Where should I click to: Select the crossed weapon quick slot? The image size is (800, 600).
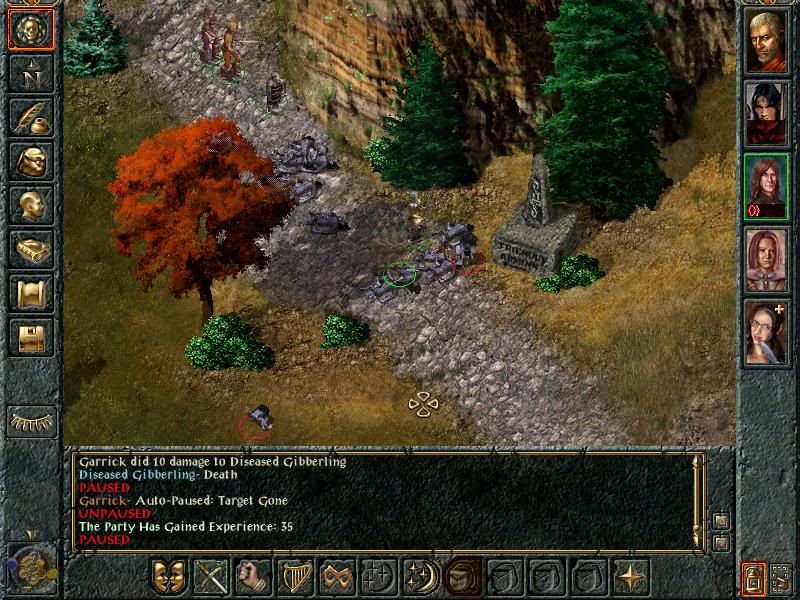pos(211,577)
